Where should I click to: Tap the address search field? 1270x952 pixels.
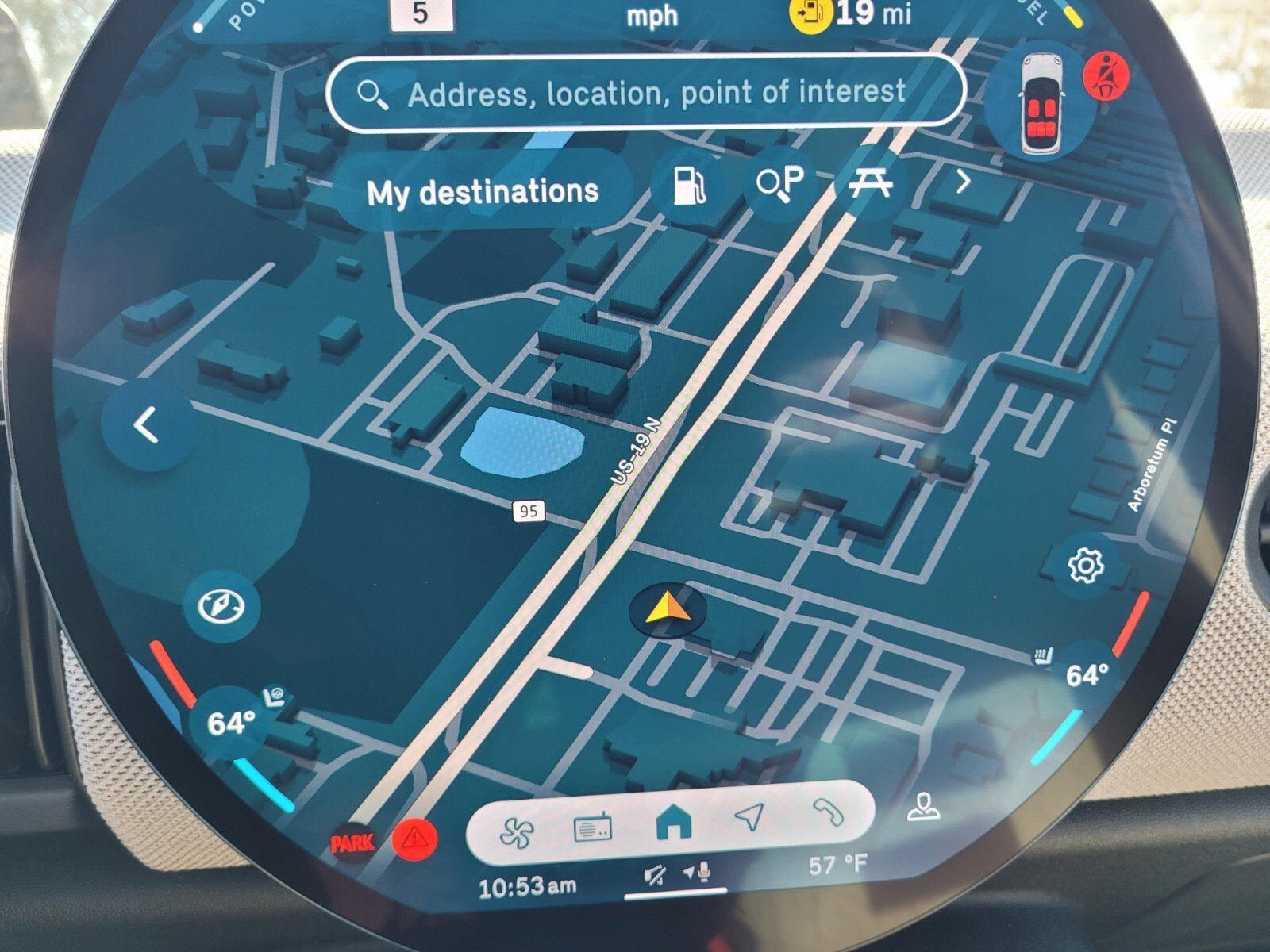tap(647, 94)
